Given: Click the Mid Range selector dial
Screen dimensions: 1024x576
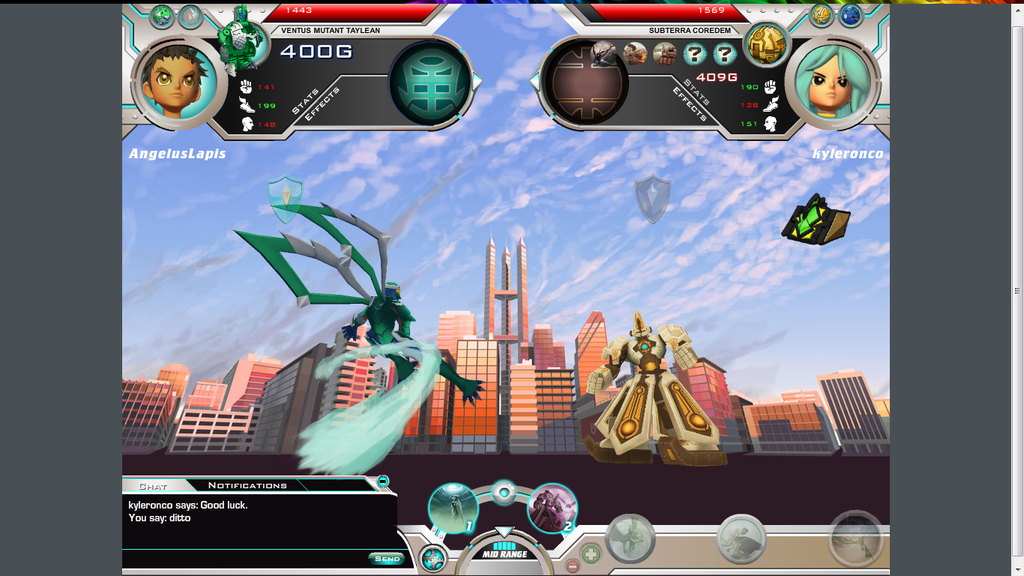Looking at the screenshot, I should tap(504, 553).
